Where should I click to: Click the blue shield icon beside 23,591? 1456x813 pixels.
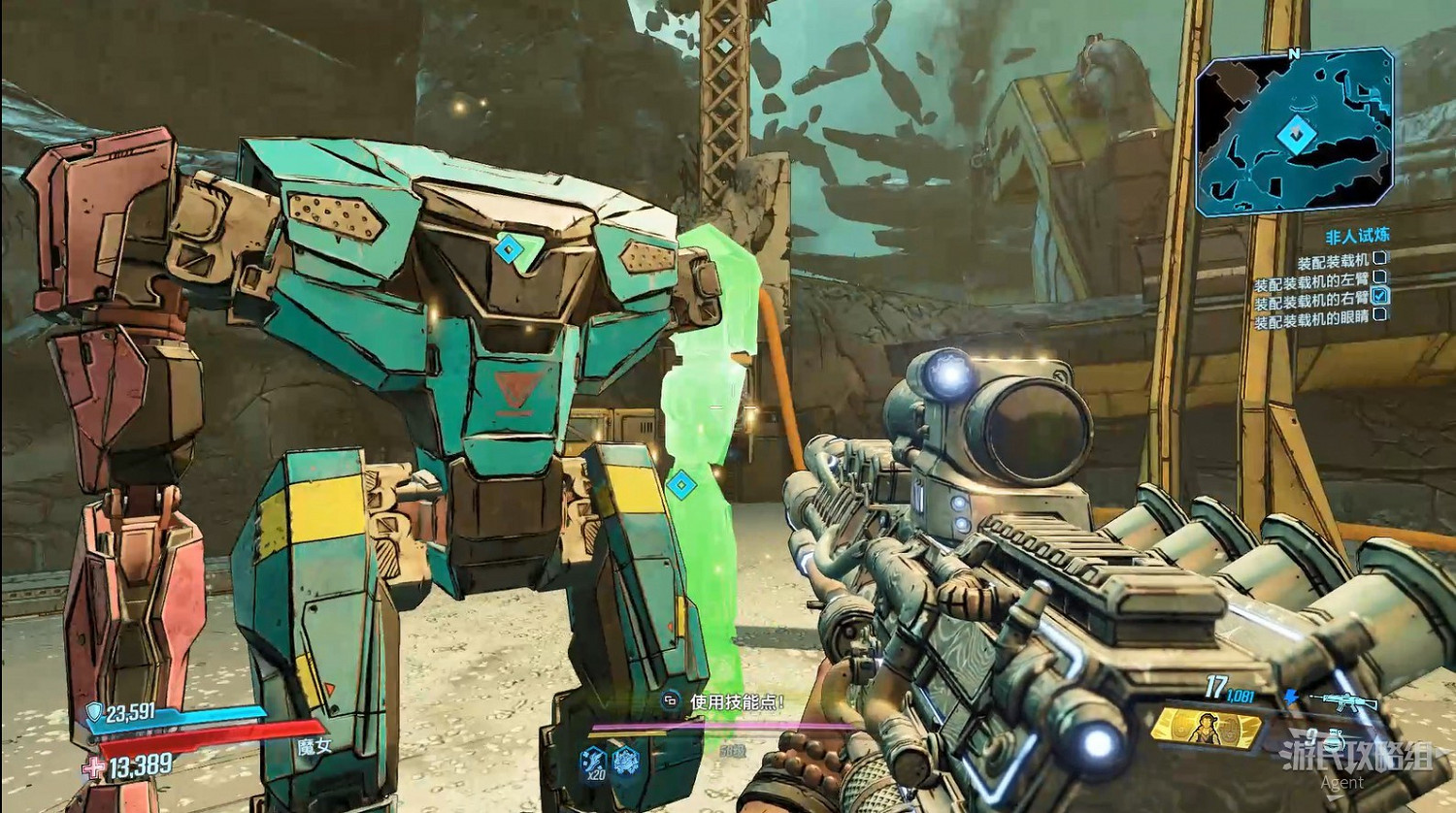[x=94, y=714]
